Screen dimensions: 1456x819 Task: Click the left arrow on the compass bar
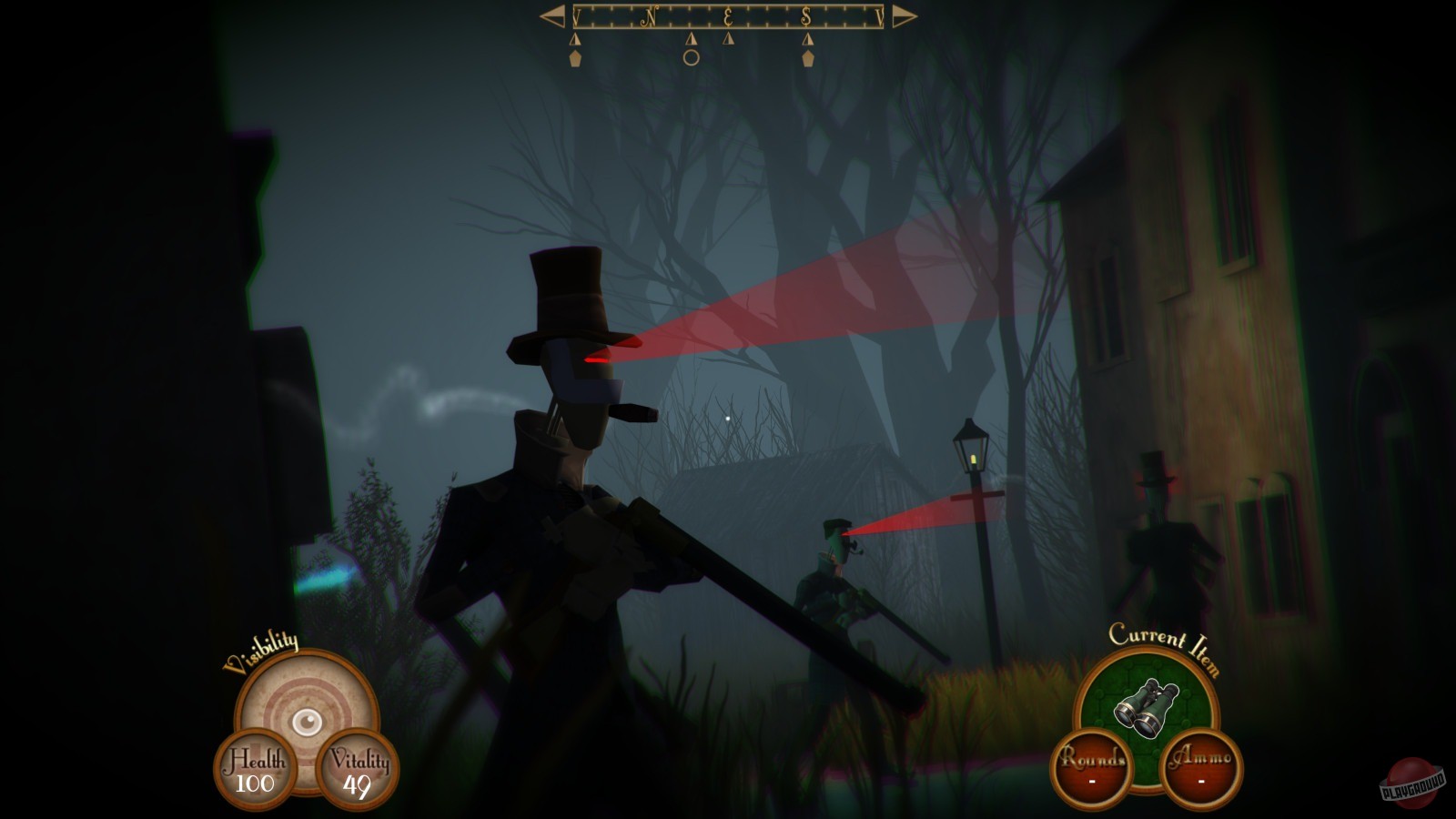tap(553, 15)
